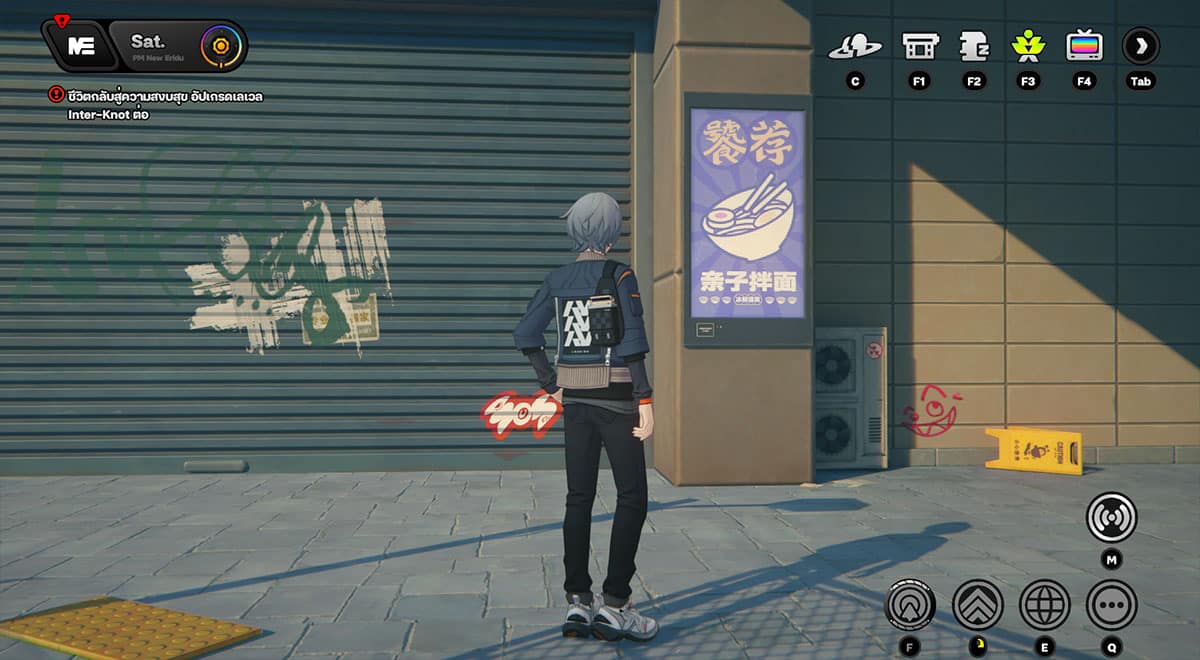
Task: Open the notebook icon marked with Z
Action: pos(973,46)
